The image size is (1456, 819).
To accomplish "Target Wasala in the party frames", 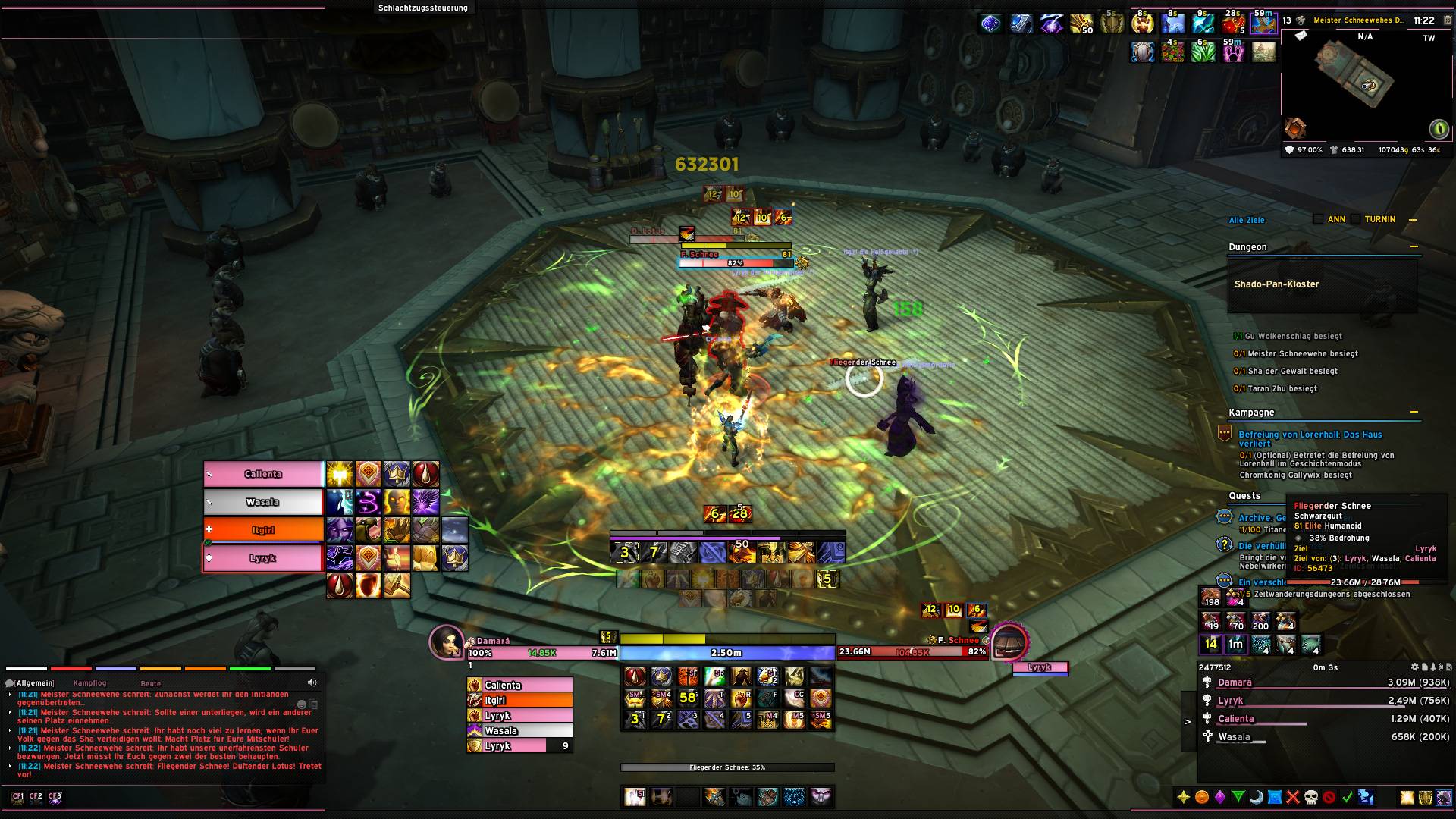I will coord(263,502).
